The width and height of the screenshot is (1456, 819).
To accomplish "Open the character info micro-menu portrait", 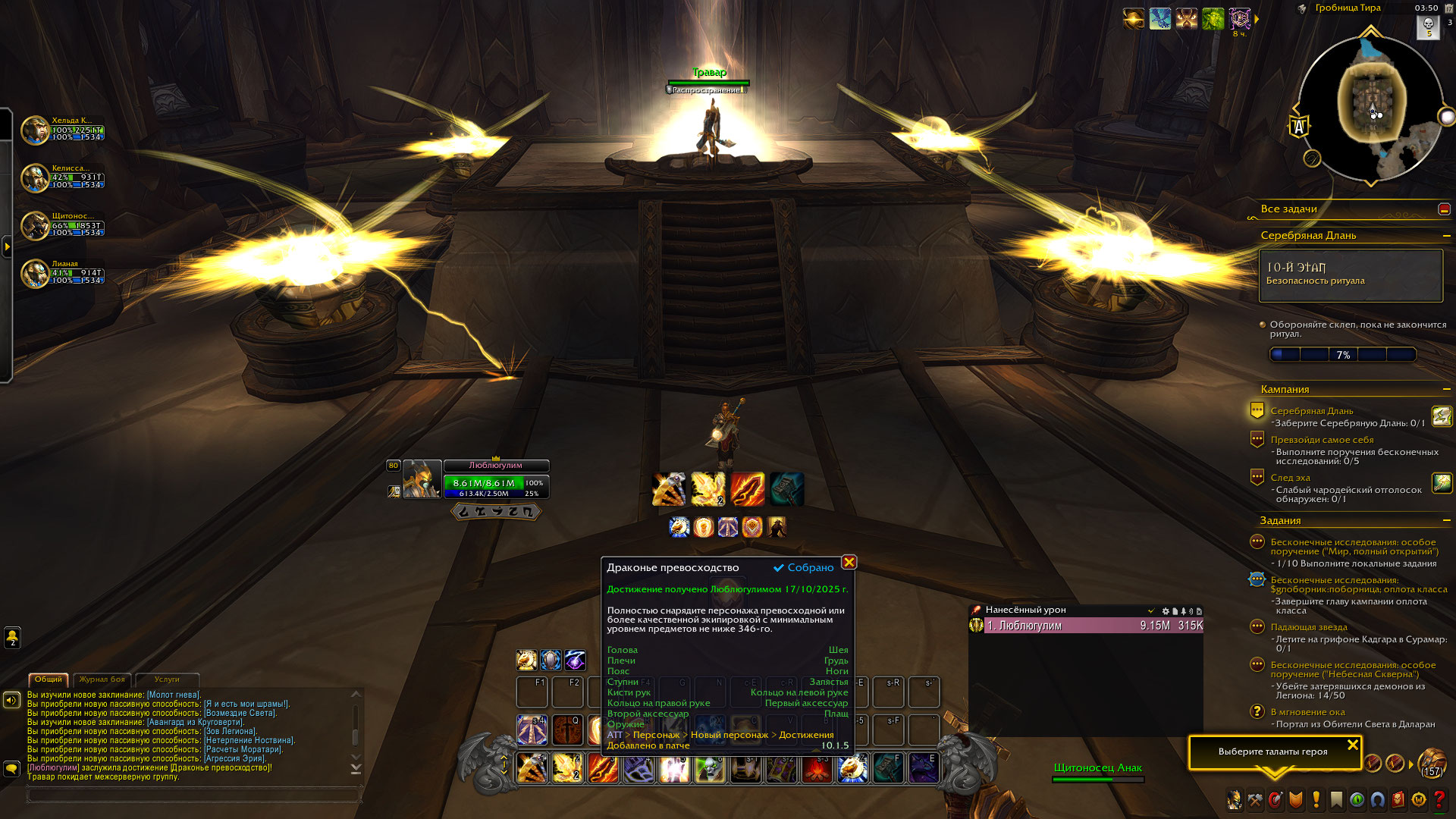I will coord(1235,800).
